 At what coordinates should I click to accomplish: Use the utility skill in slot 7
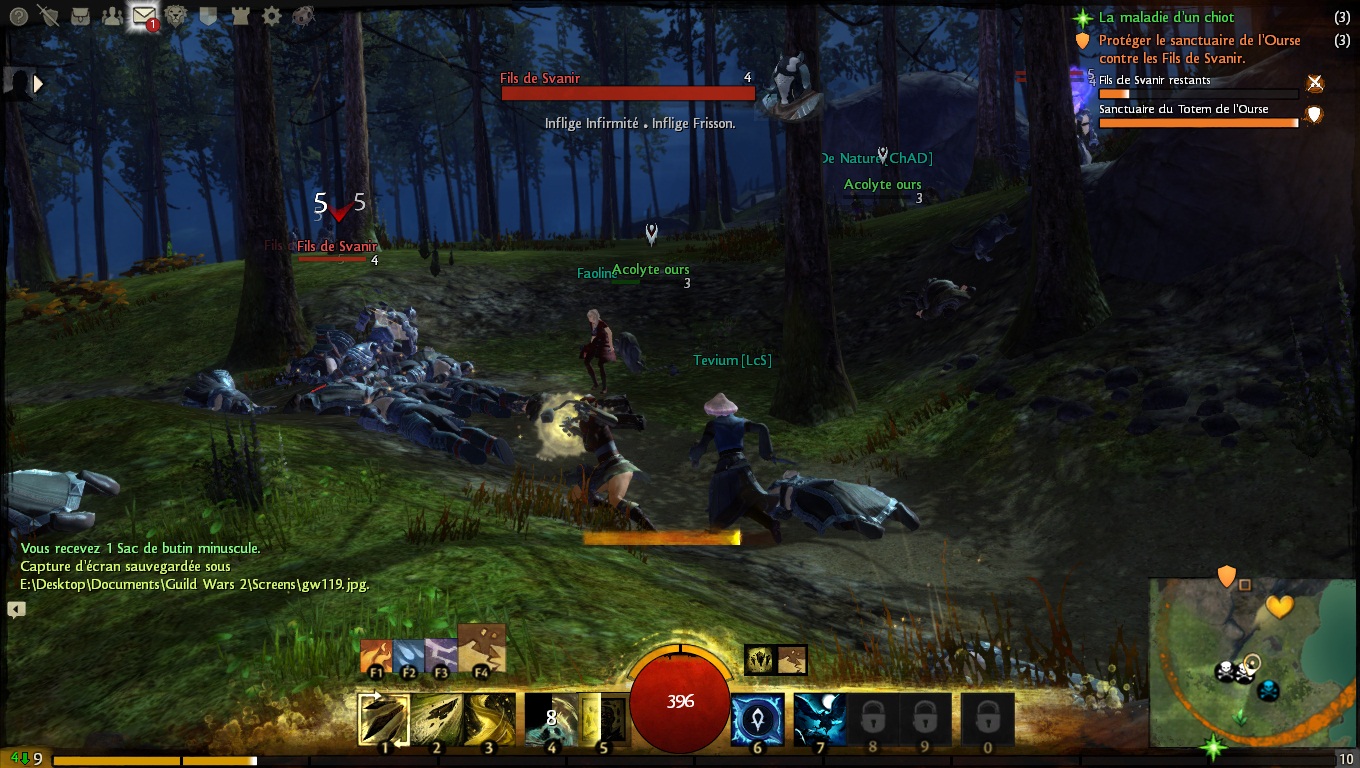[x=820, y=719]
